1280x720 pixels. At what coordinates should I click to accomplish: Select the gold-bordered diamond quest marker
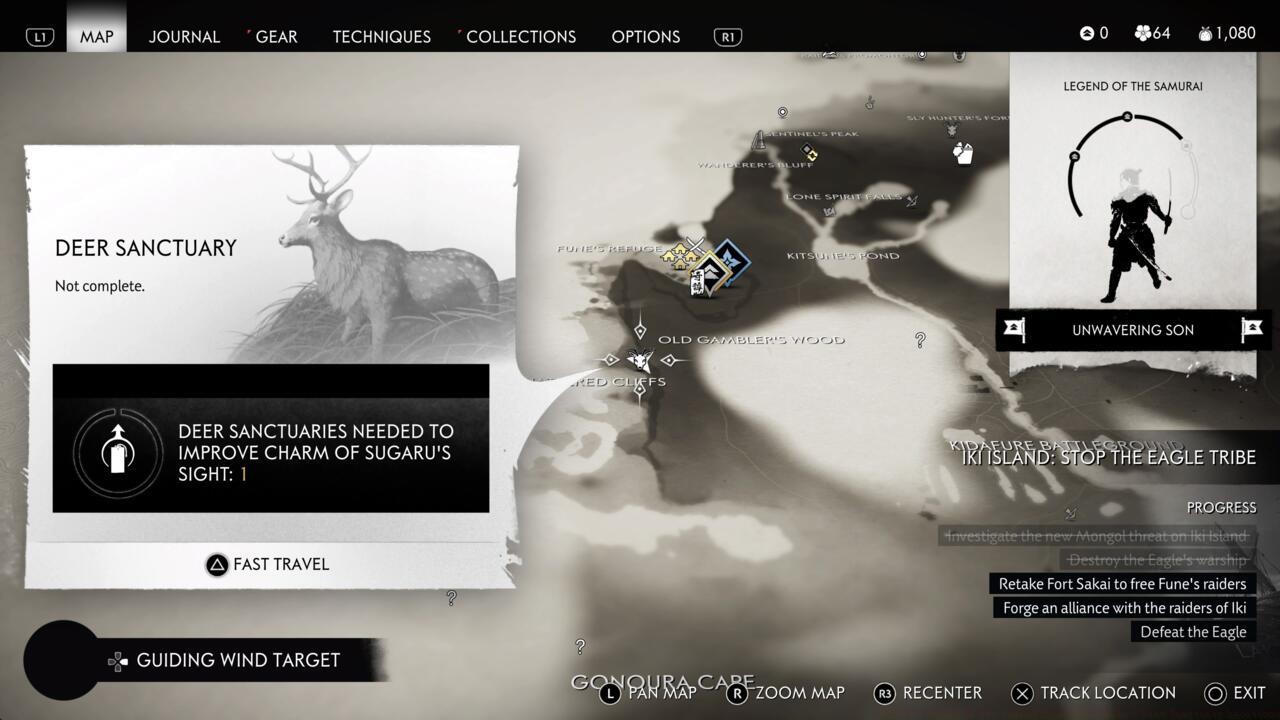point(711,272)
